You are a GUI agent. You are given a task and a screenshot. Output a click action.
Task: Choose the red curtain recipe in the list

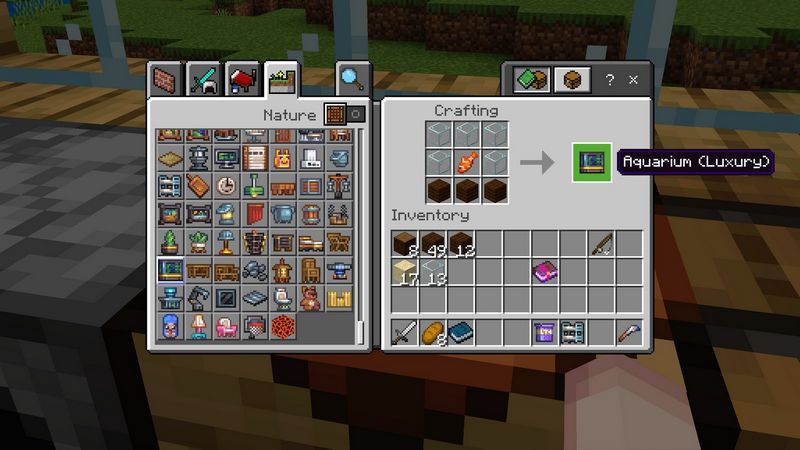[255, 214]
